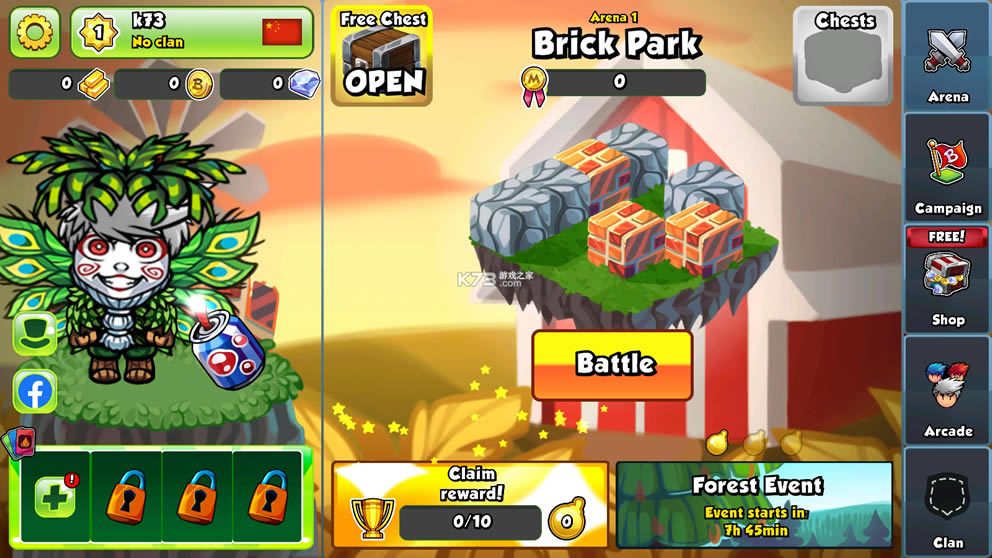Switch to the Arcade tab
Image resolution: width=992 pixels, height=558 pixels.
[947, 393]
